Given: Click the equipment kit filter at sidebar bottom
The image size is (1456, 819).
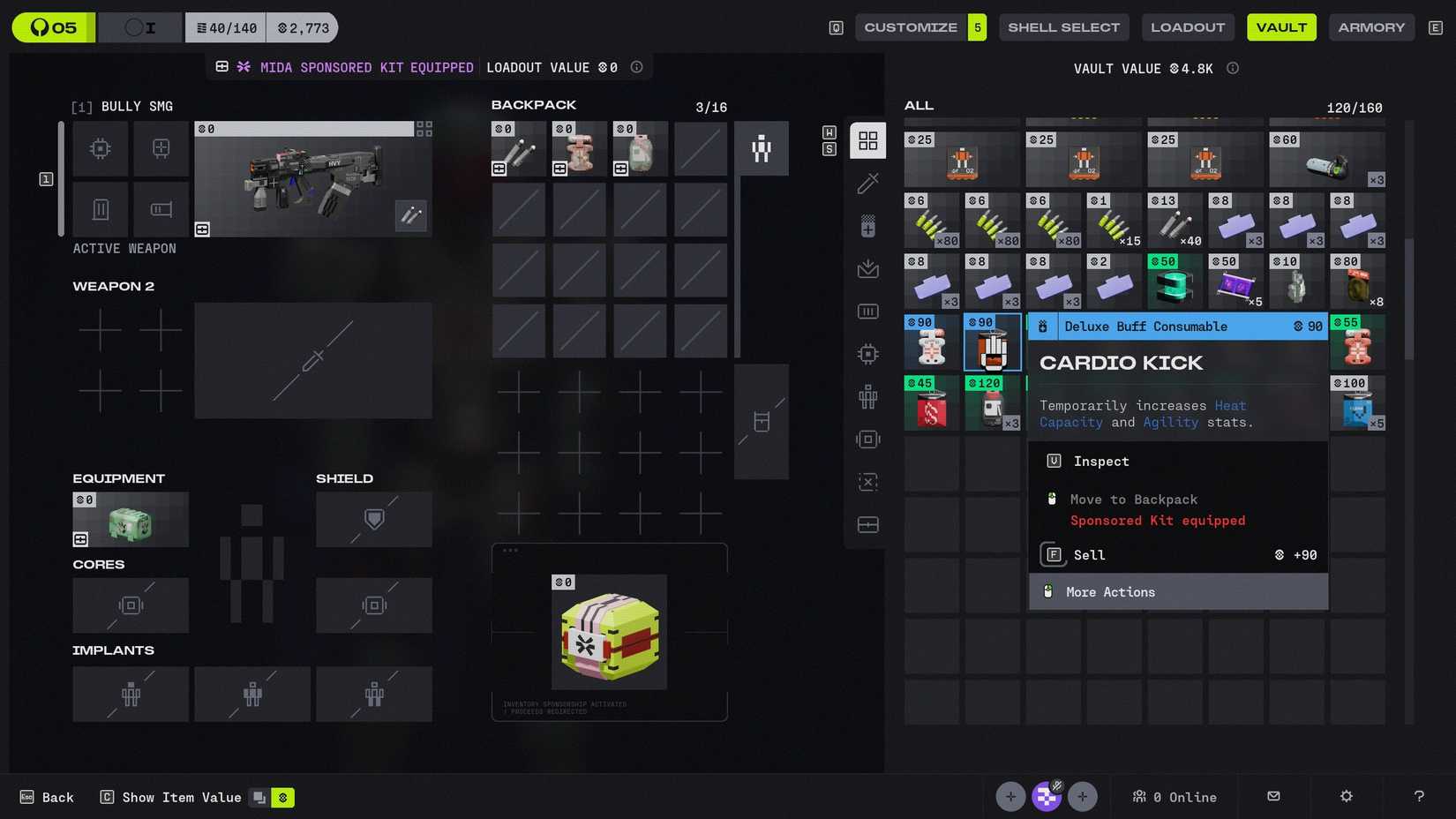Looking at the screenshot, I should (x=867, y=524).
